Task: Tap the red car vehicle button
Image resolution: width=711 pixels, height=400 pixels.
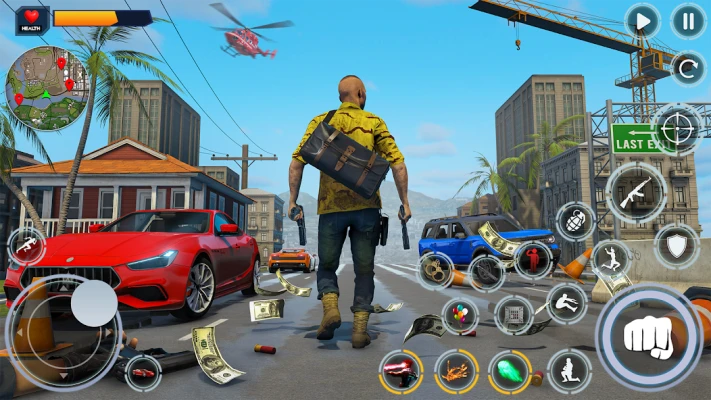Action: (x=143, y=372)
